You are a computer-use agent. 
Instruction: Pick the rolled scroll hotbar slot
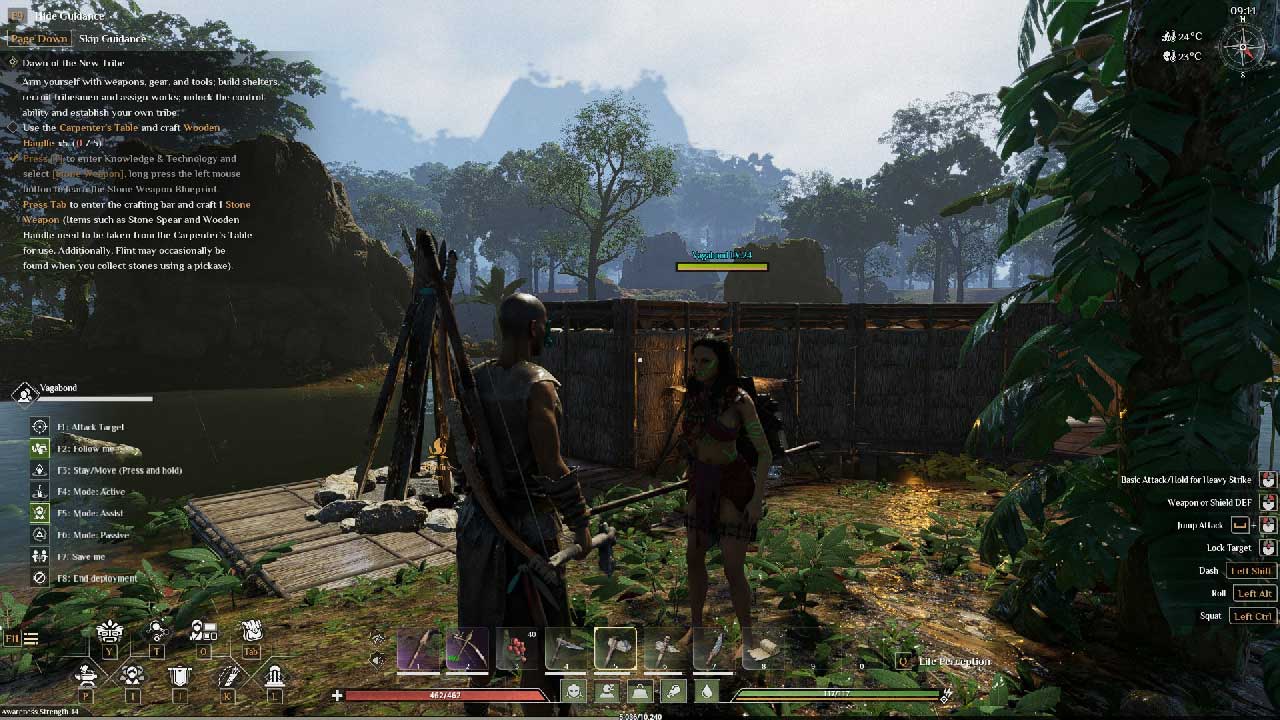coord(762,649)
